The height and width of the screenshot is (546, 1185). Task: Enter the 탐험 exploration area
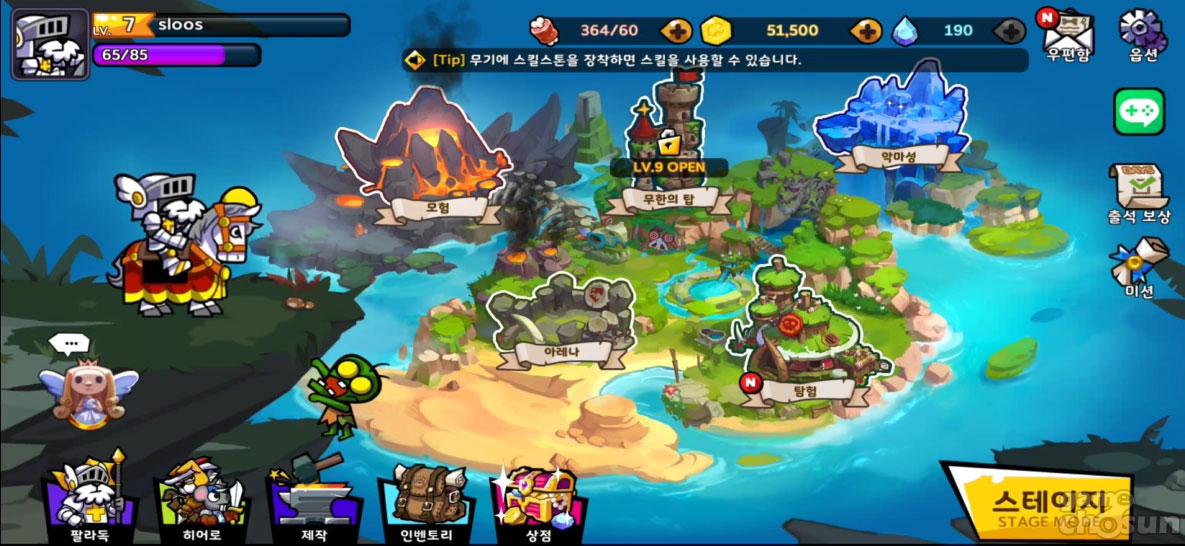(x=799, y=340)
